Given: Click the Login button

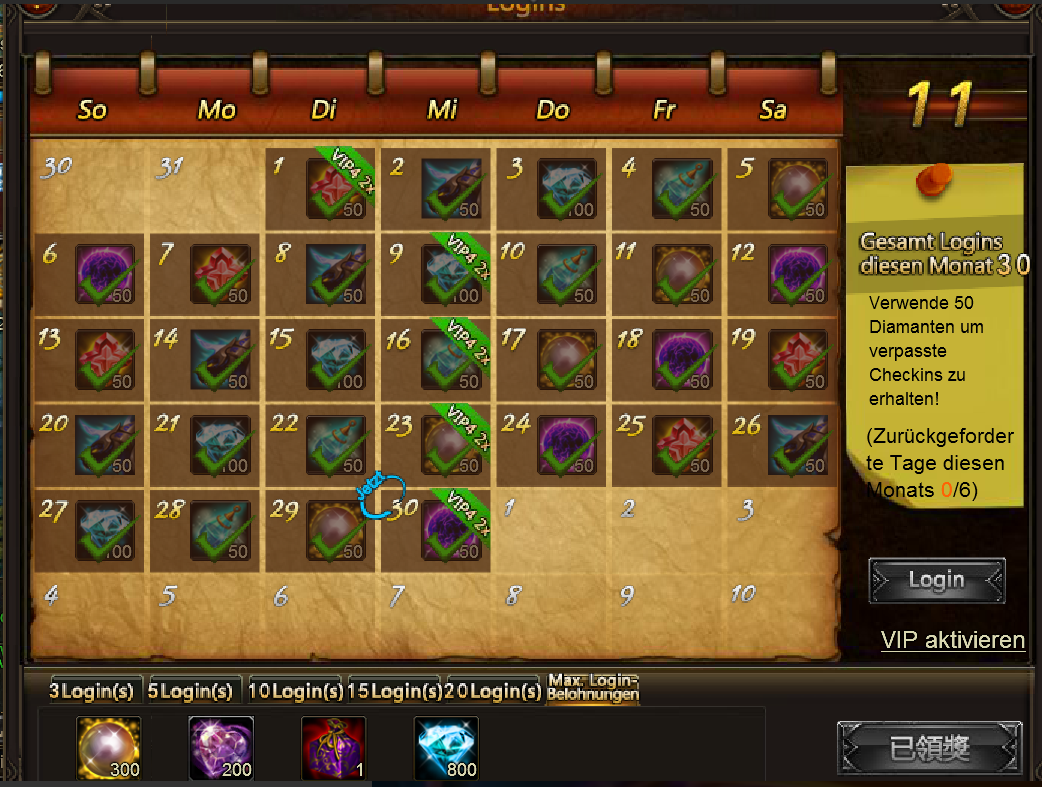Looking at the screenshot, I should [x=936, y=580].
